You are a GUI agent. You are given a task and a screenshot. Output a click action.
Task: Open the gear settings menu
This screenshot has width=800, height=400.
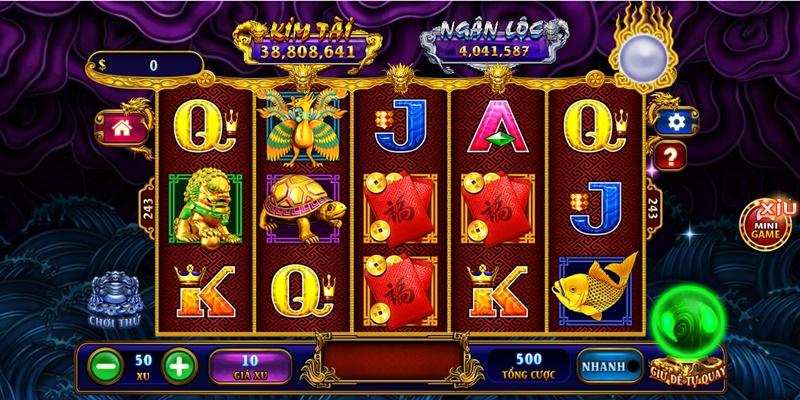click(x=676, y=122)
